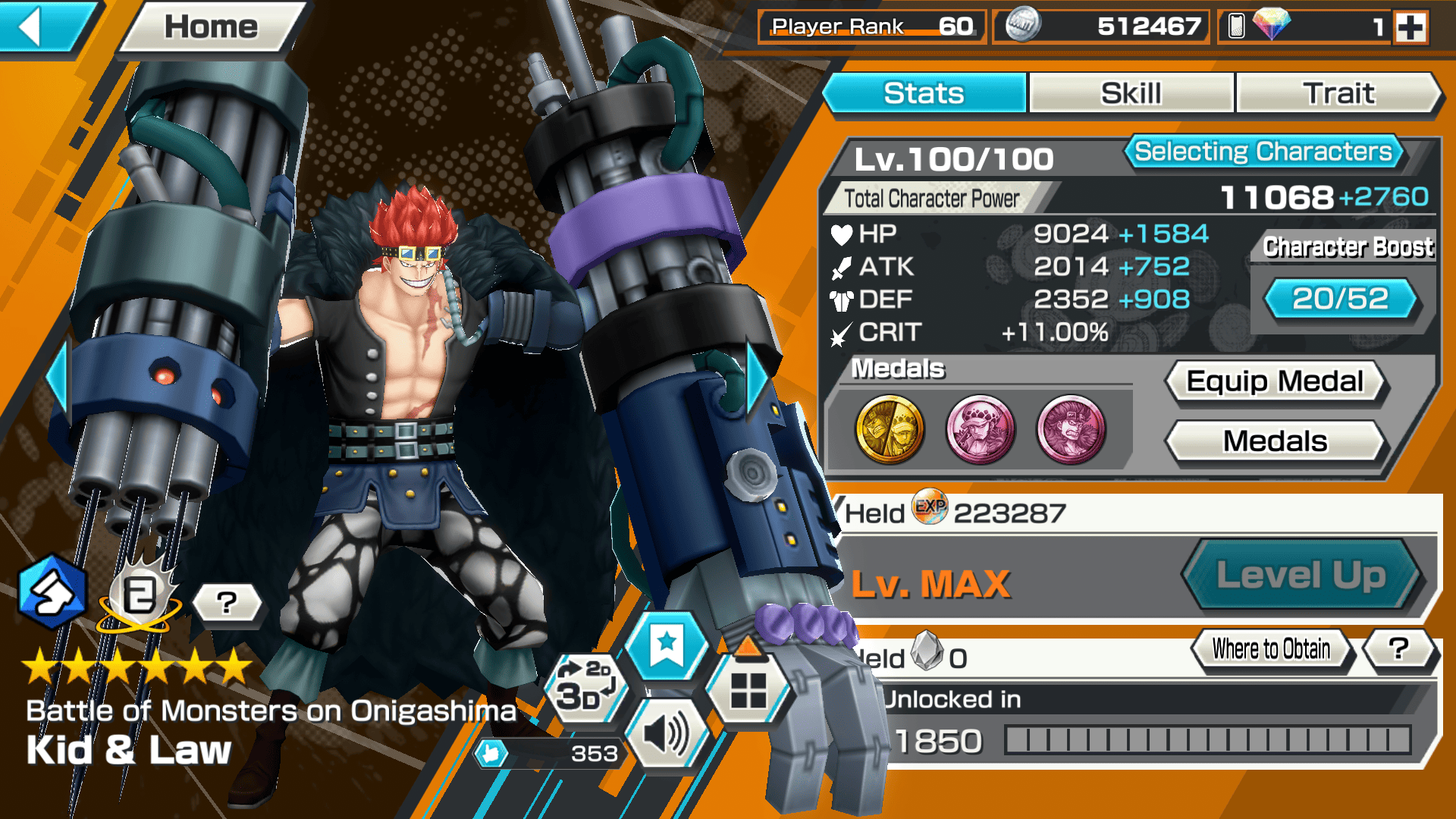Show the Trait tab

coord(1338,93)
